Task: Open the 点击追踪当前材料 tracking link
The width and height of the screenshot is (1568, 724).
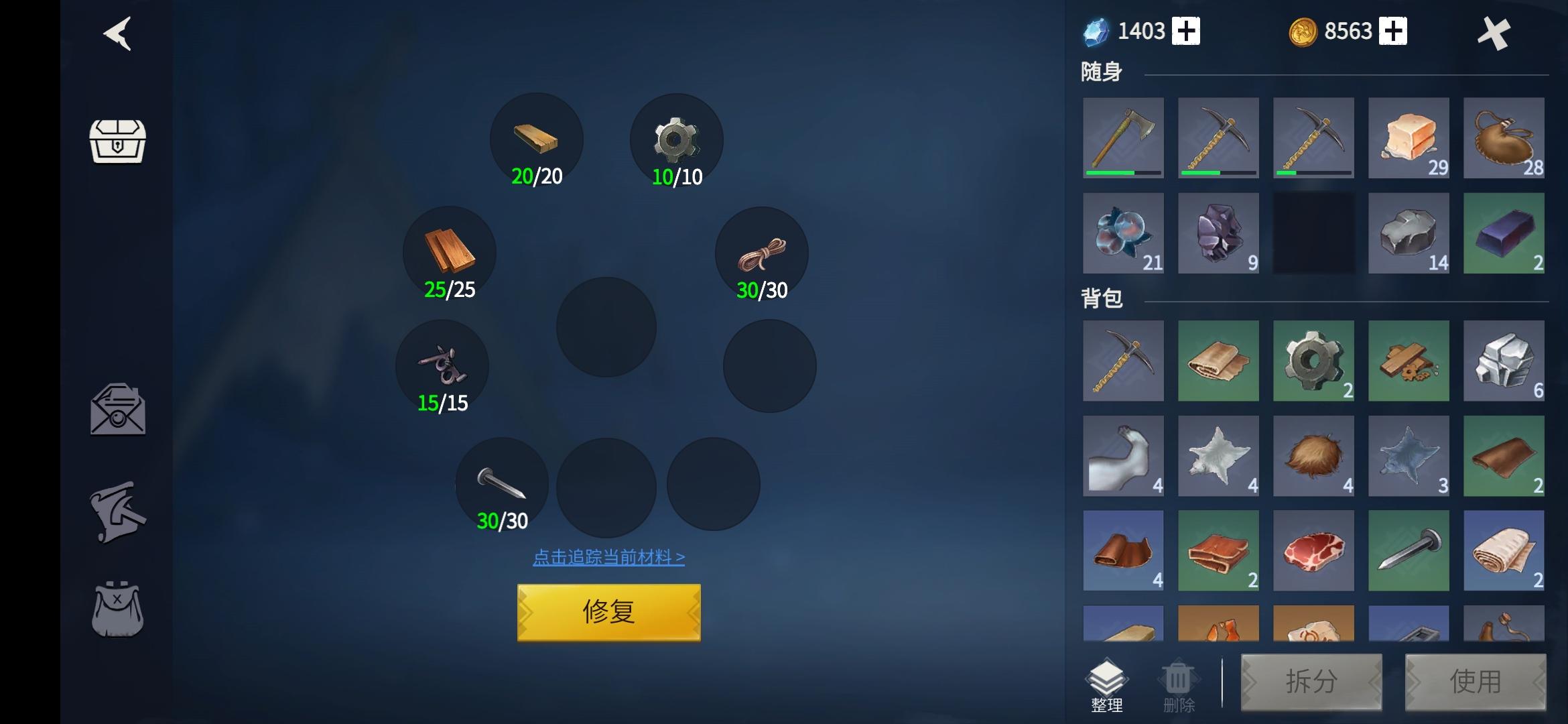Action: tap(608, 557)
